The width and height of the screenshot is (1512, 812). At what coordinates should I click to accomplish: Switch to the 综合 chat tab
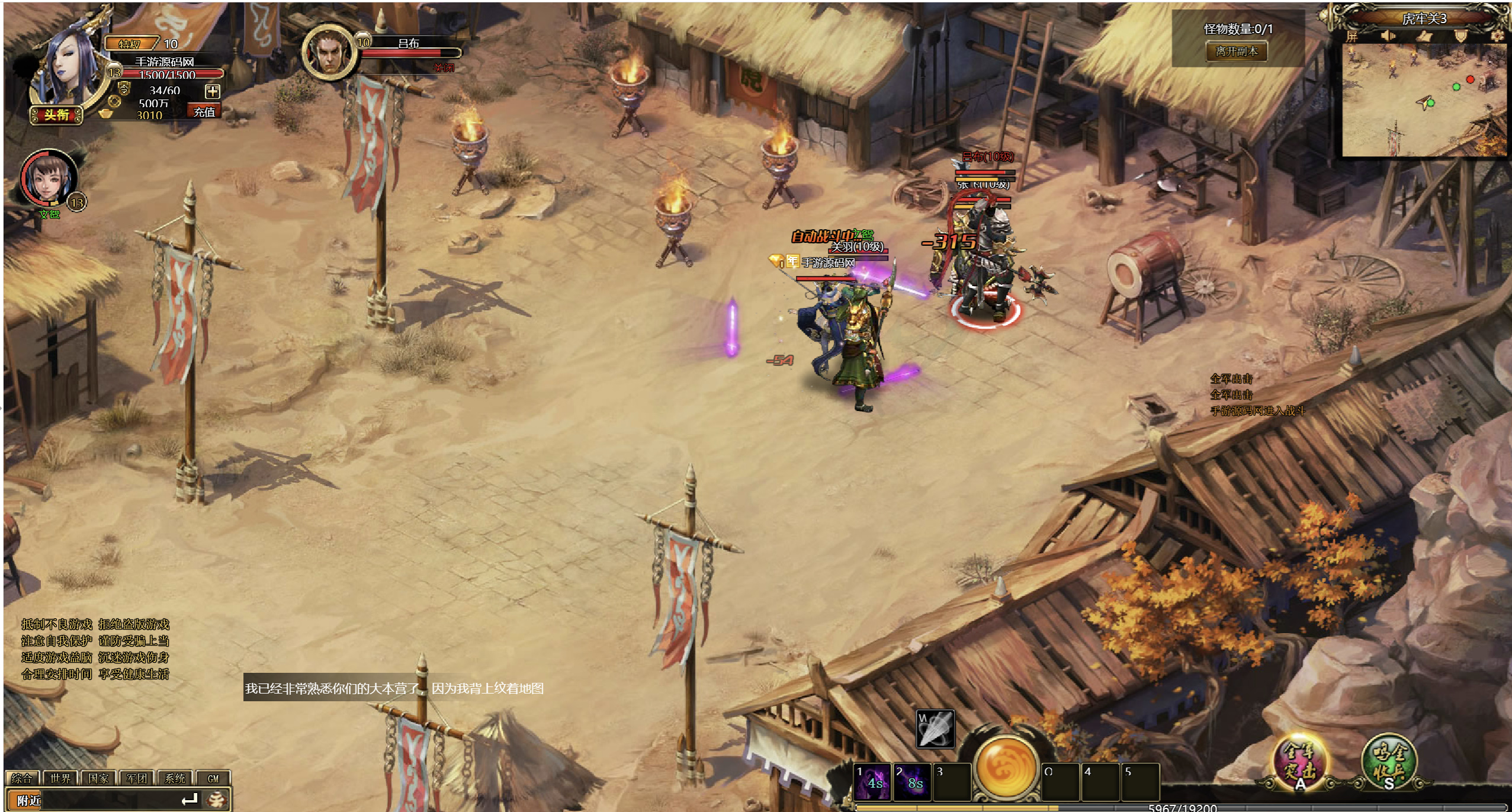[23, 778]
